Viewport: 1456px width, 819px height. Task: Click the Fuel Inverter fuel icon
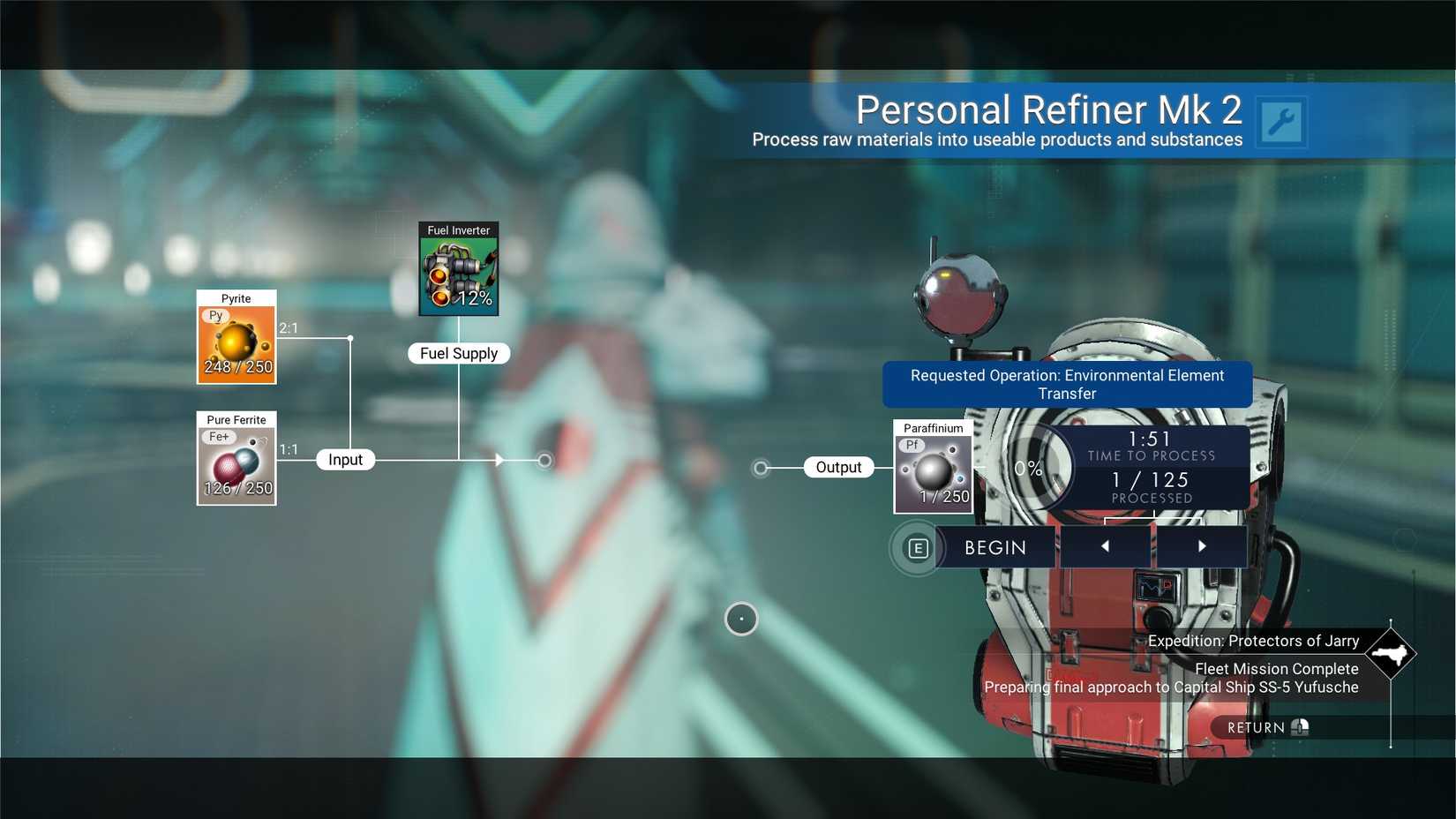(457, 269)
